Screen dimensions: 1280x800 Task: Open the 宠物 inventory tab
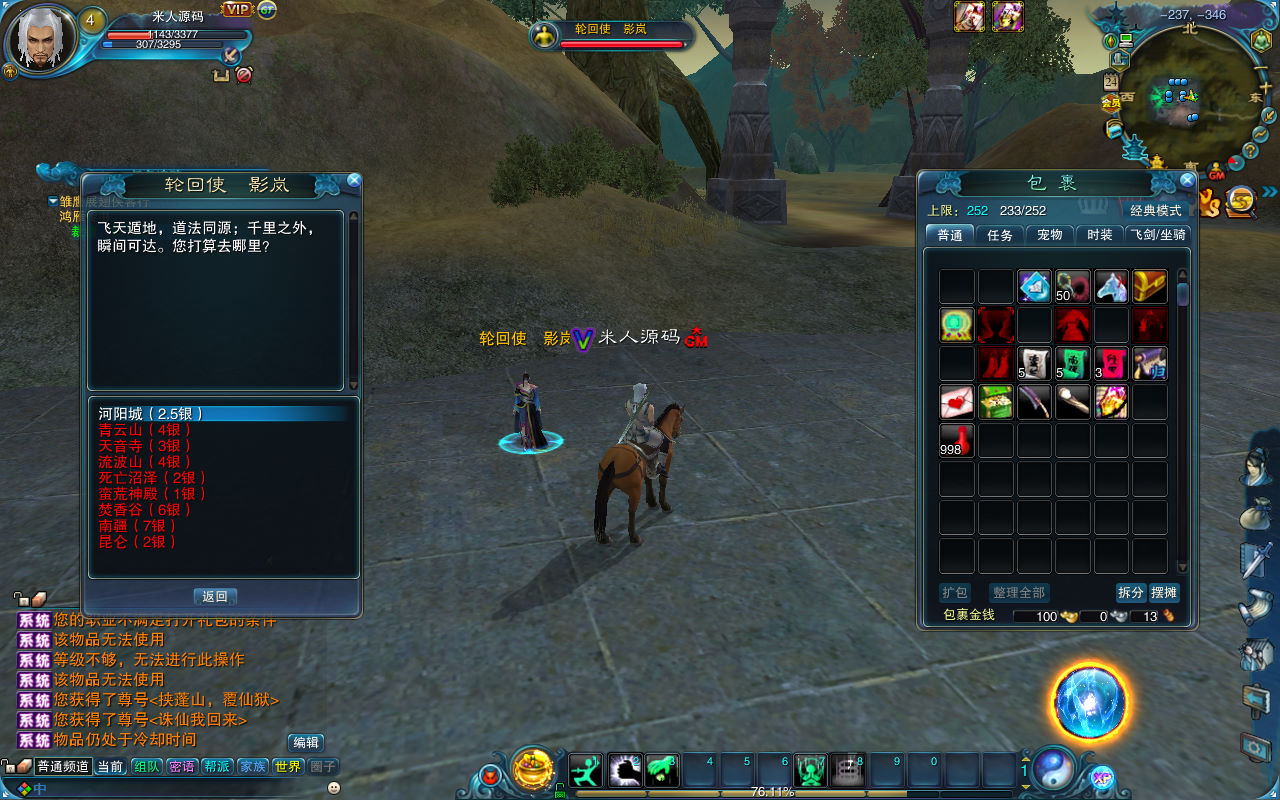(1049, 235)
